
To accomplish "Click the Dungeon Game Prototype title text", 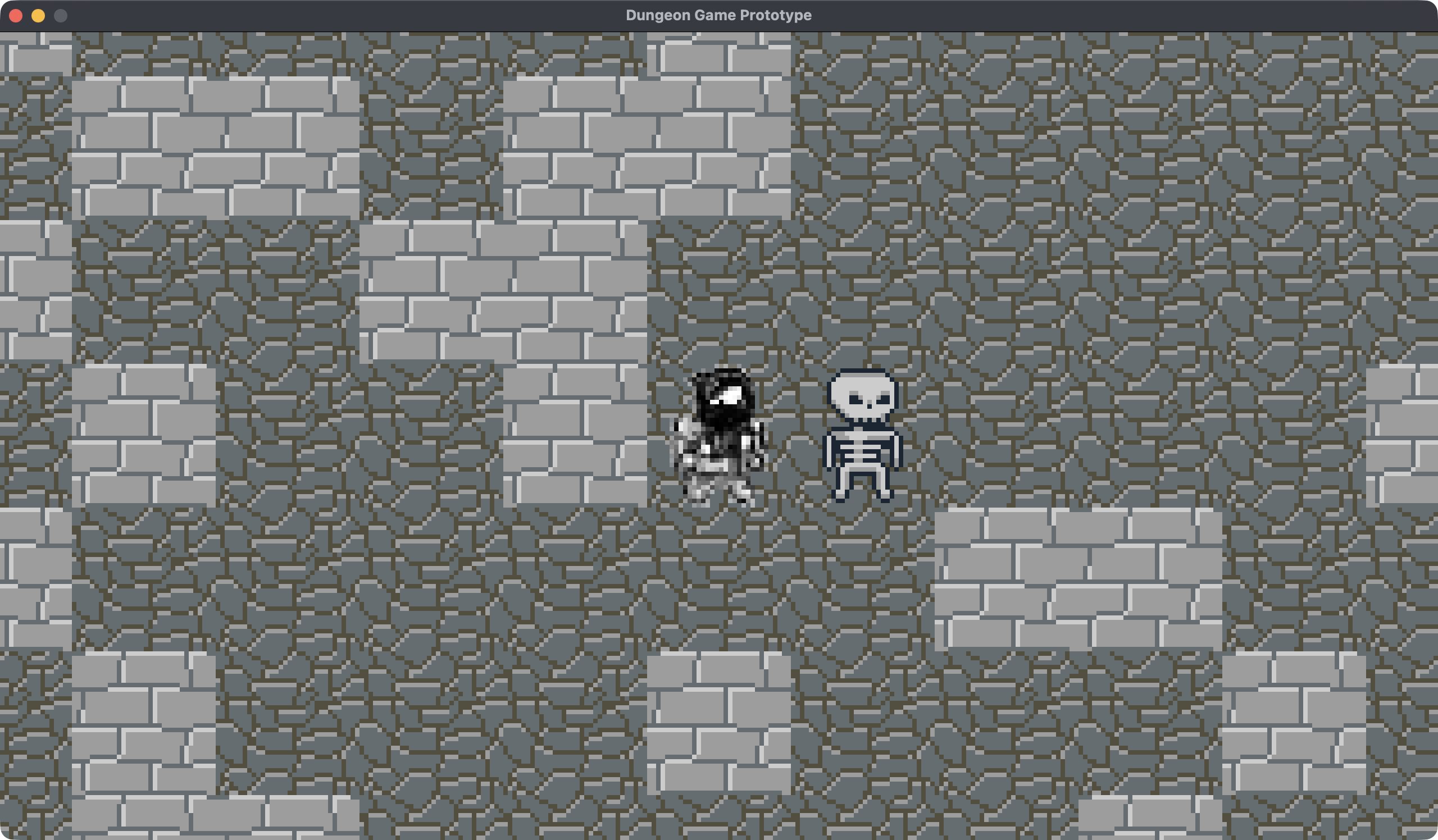I will tap(718, 15).
